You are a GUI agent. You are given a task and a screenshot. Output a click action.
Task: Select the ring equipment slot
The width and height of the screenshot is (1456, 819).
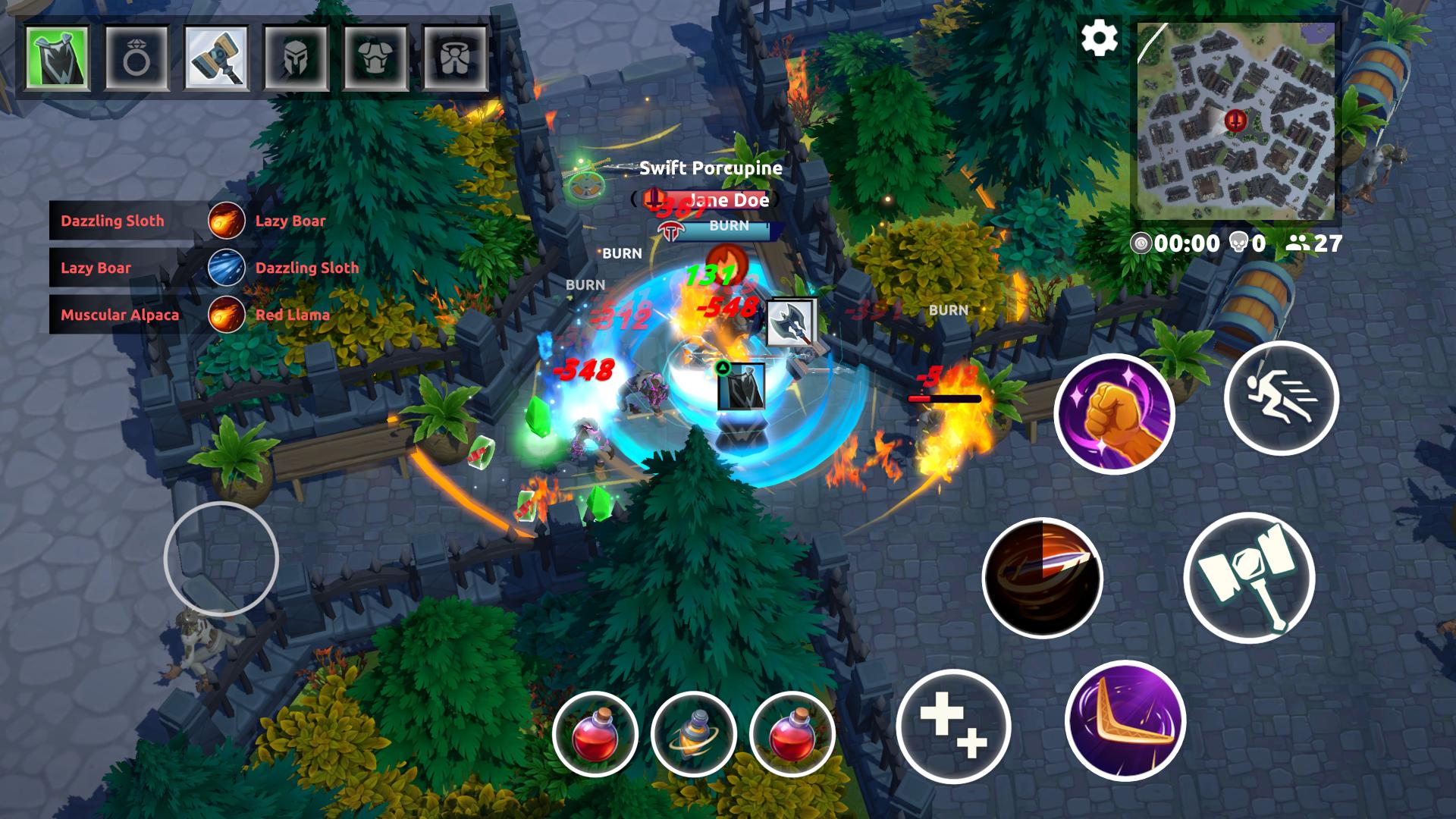click(136, 58)
